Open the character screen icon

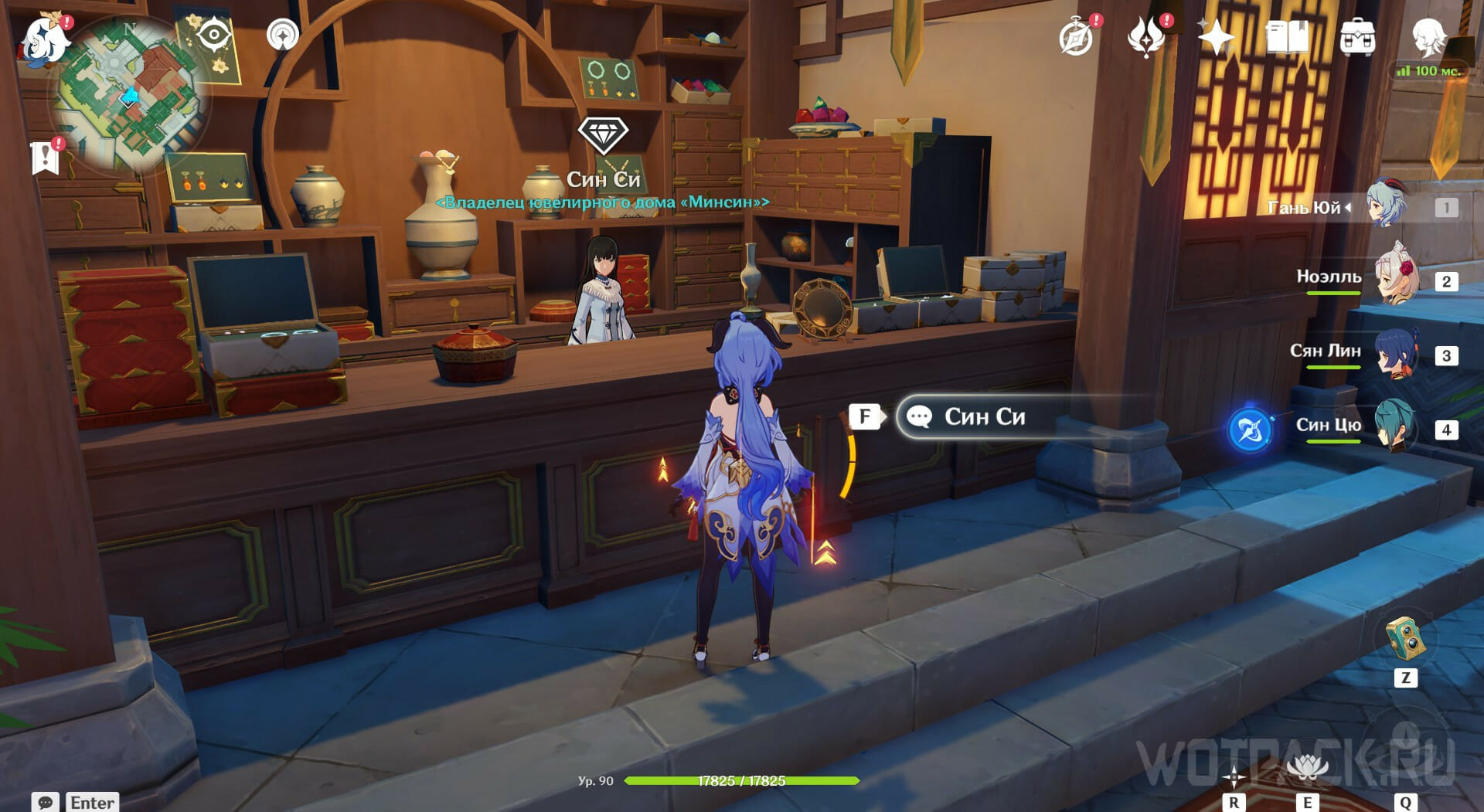point(1429,36)
